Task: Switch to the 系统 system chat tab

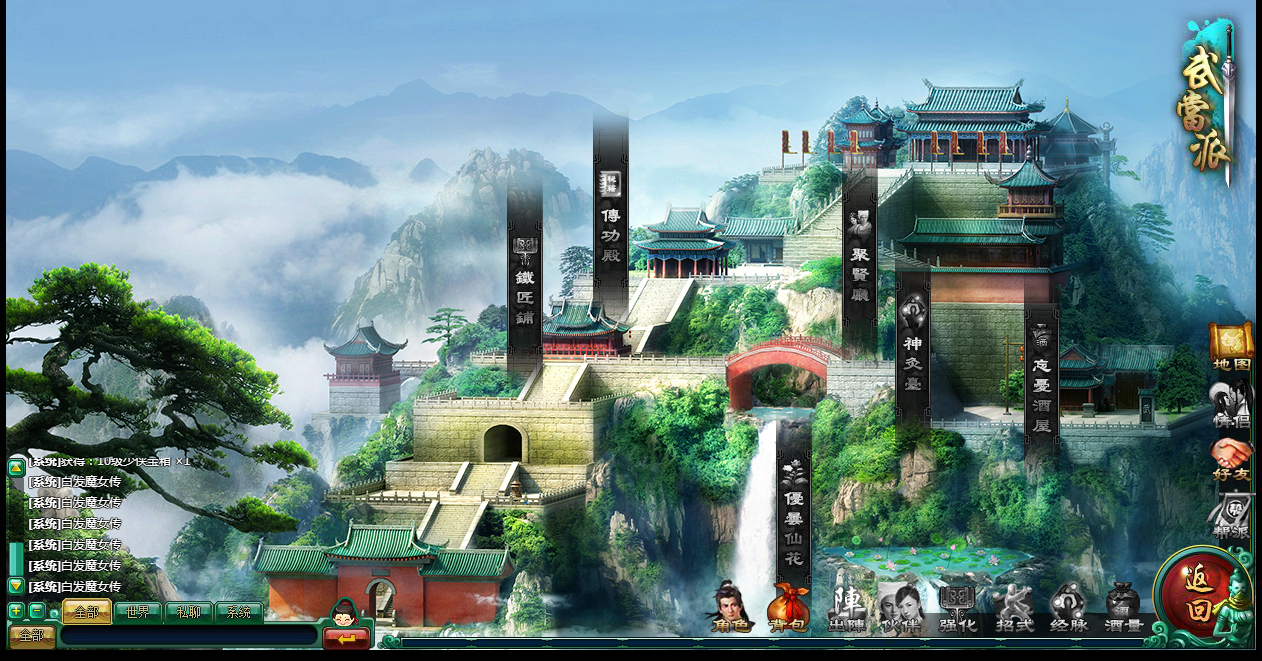Action: coord(238,612)
